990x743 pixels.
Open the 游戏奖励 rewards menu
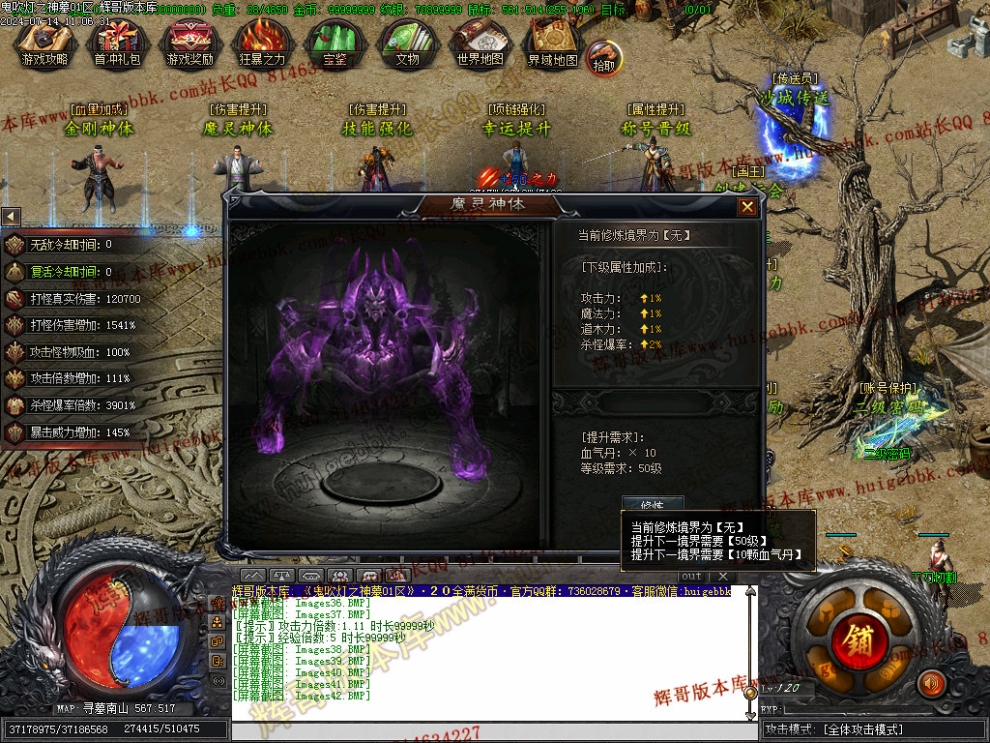coord(190,45)
